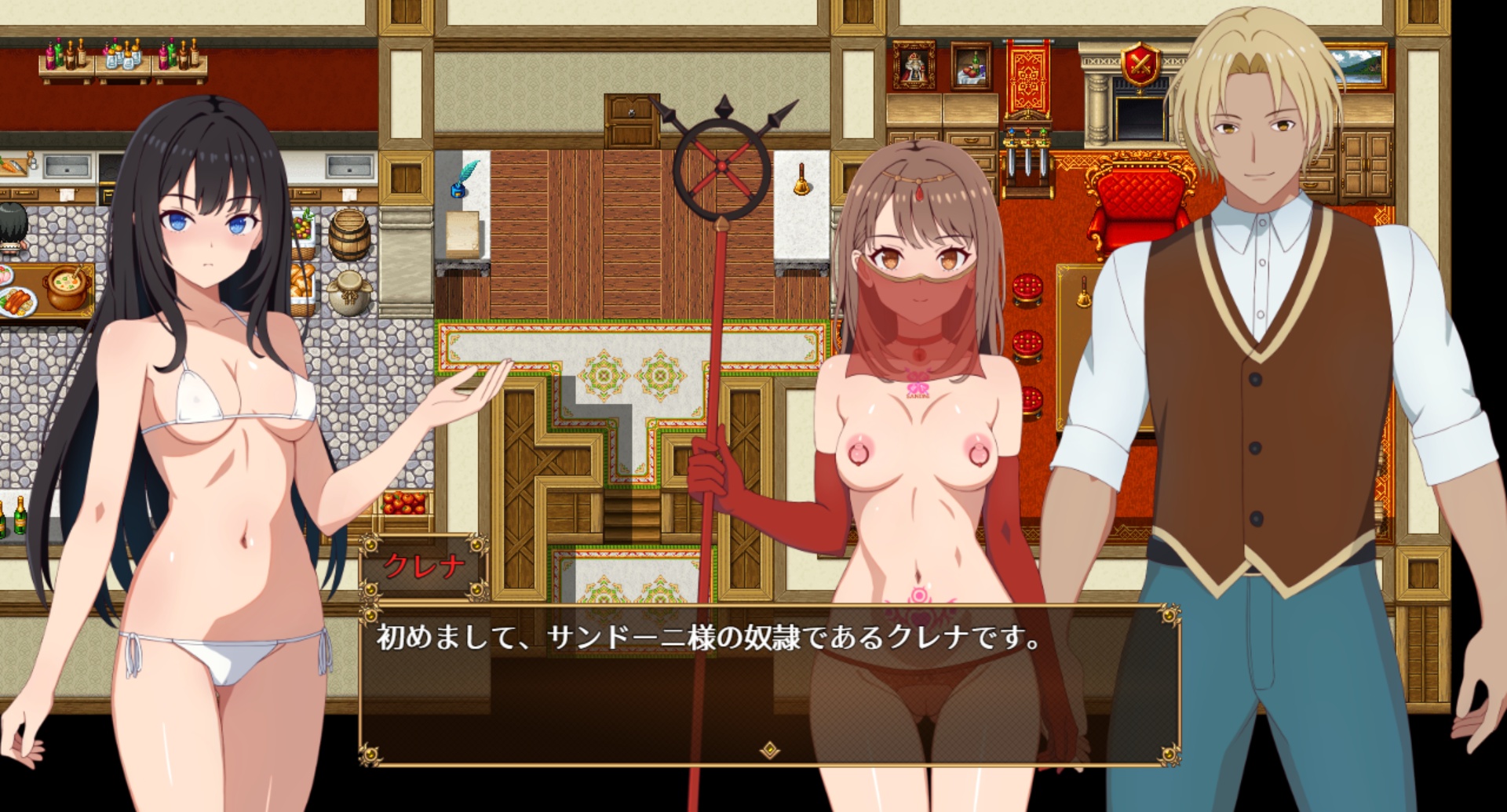
Task: Click the diamond continue indicator in dialogue box
Action: pyautogui.click(x=770, y=750)
